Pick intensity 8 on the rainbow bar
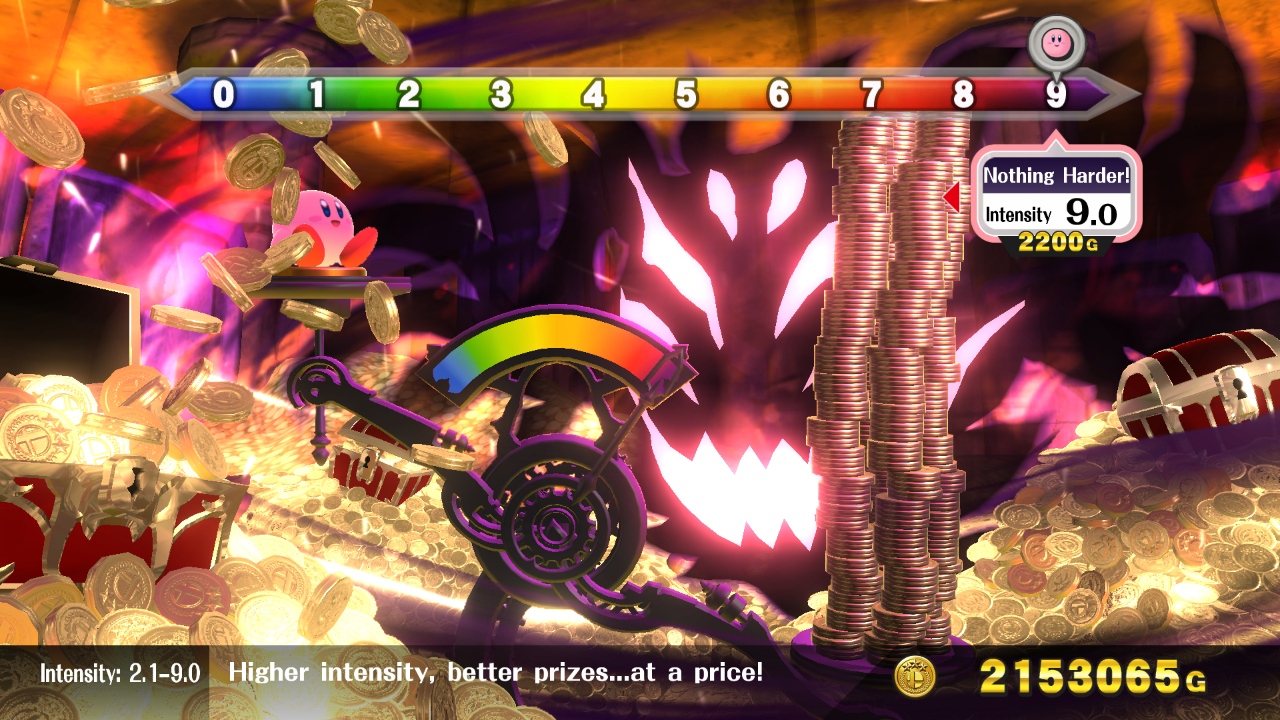The image size is (1280, 720). (963, 95)
